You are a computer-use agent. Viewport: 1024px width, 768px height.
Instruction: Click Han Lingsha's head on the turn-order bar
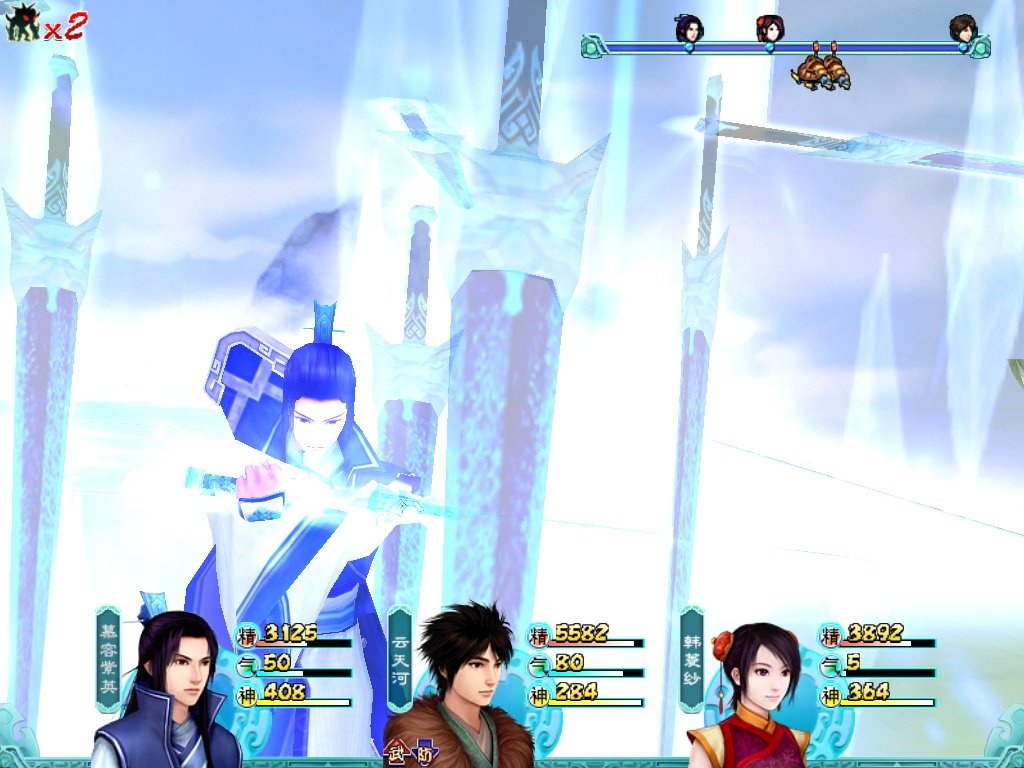coord(768,28)
